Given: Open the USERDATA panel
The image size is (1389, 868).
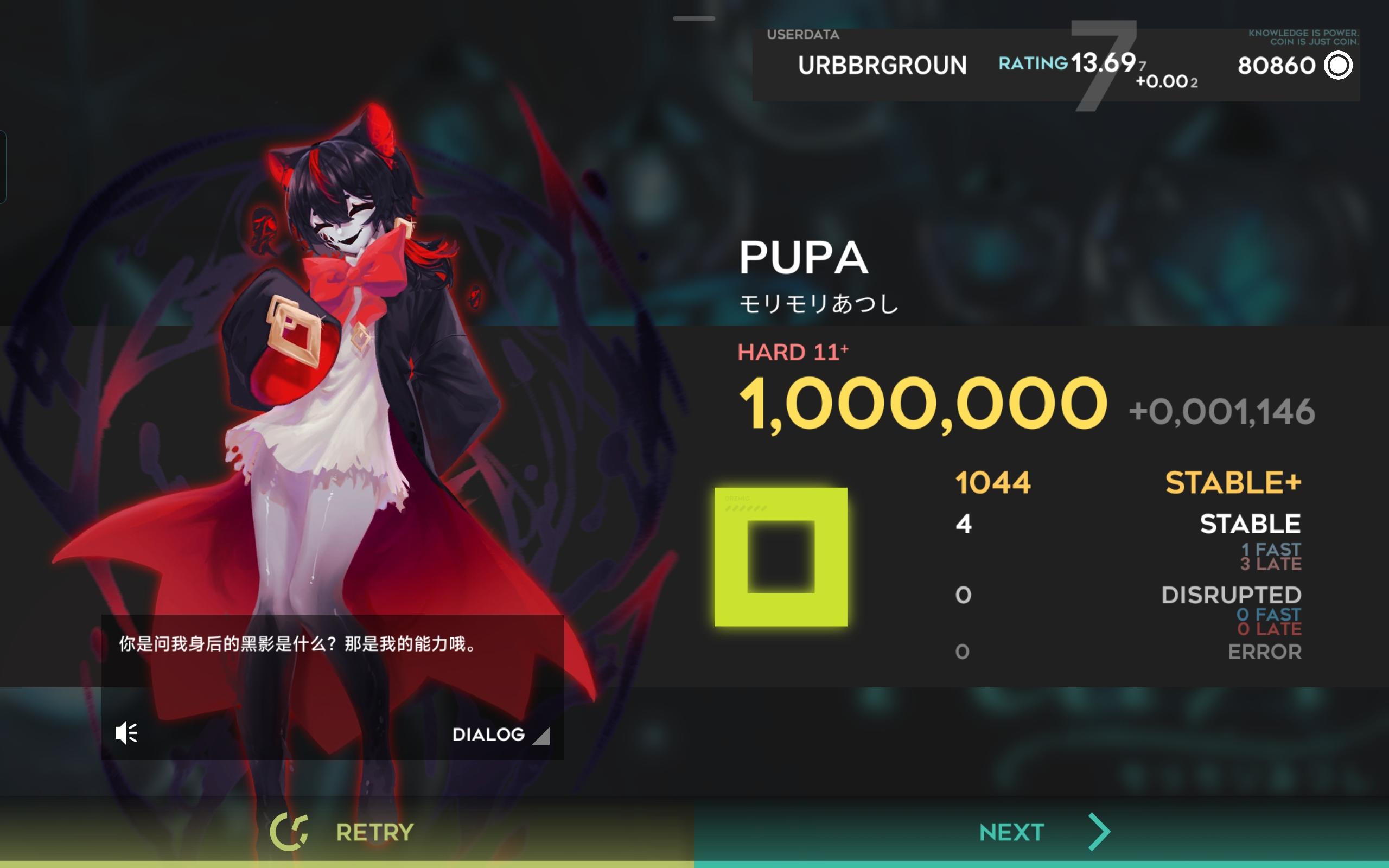Looking at the screenshot, I should [804, 34].
